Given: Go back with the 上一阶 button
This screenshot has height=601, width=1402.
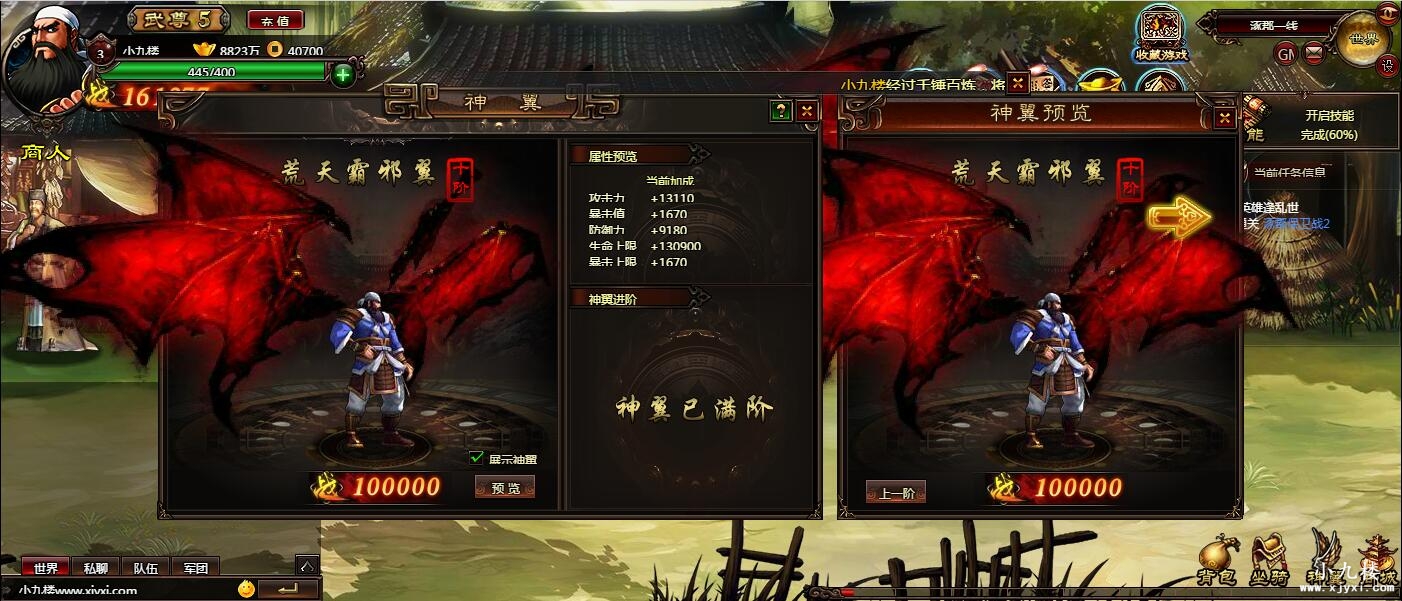Looking at the screenshot, I should click(x=895, y=491).
